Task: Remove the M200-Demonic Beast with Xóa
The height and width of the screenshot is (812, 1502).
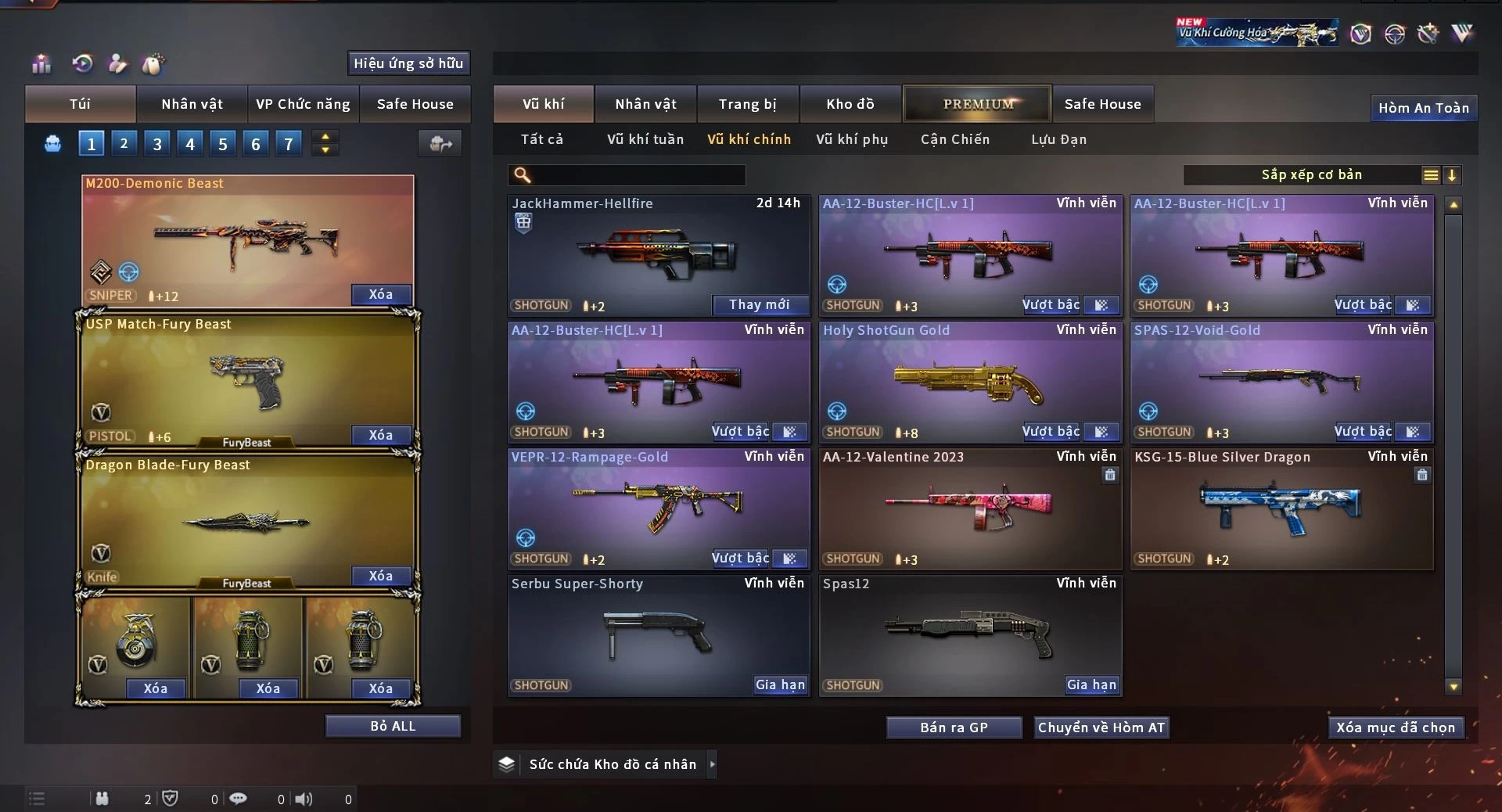Action: pos(380,295)
